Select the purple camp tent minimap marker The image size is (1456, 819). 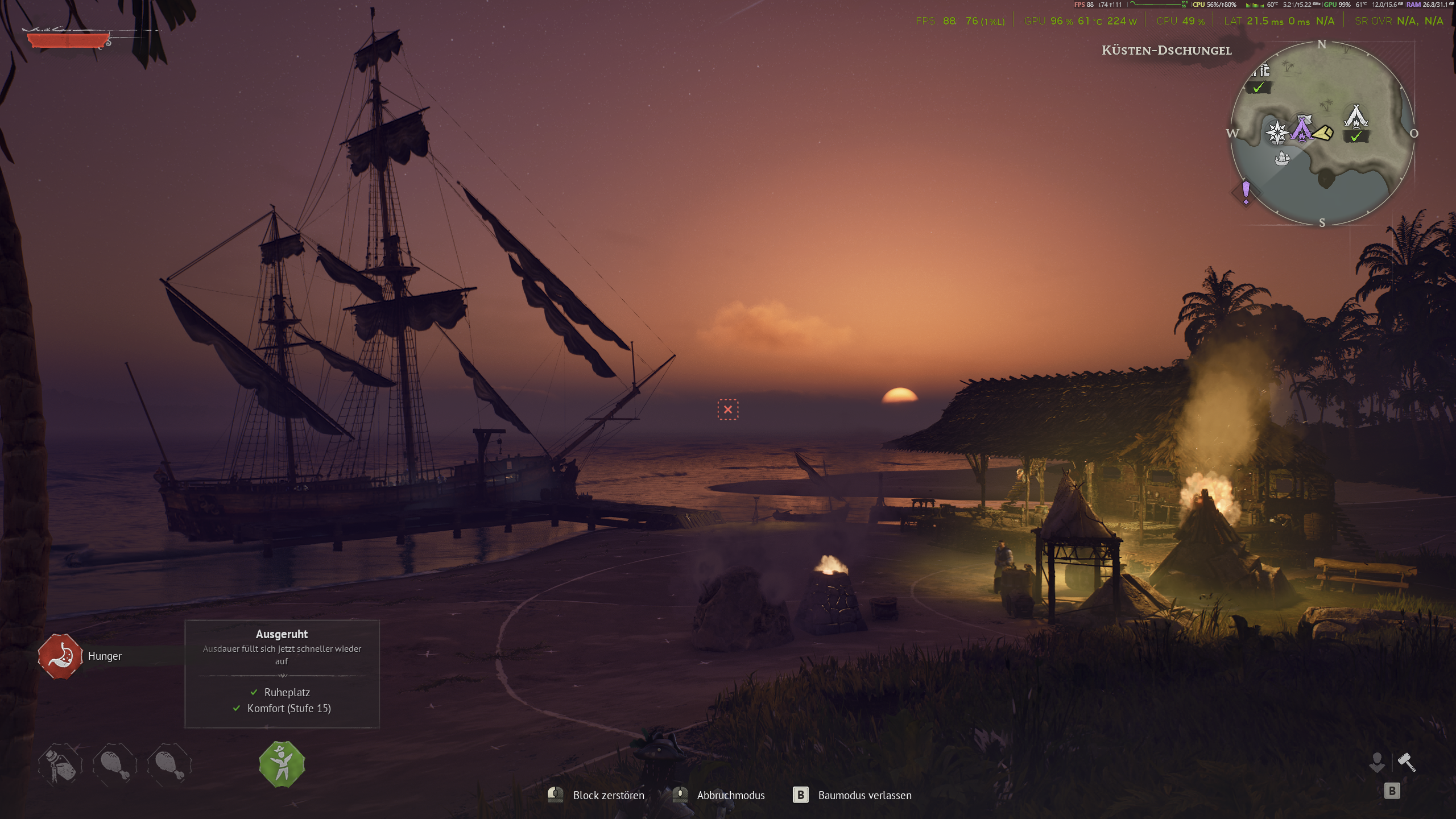(x=1301, y=127)
